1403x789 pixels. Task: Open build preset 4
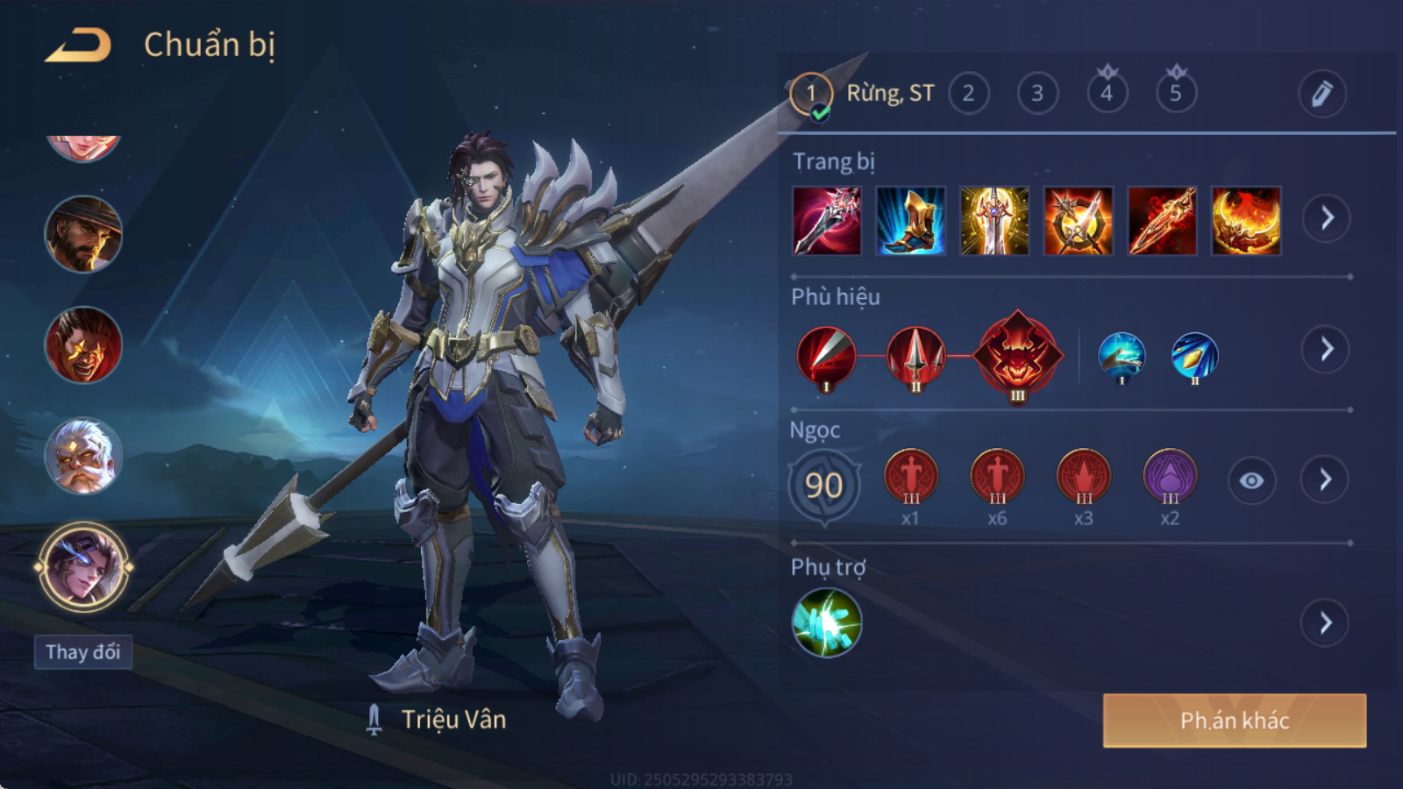tap(1106, 94)
